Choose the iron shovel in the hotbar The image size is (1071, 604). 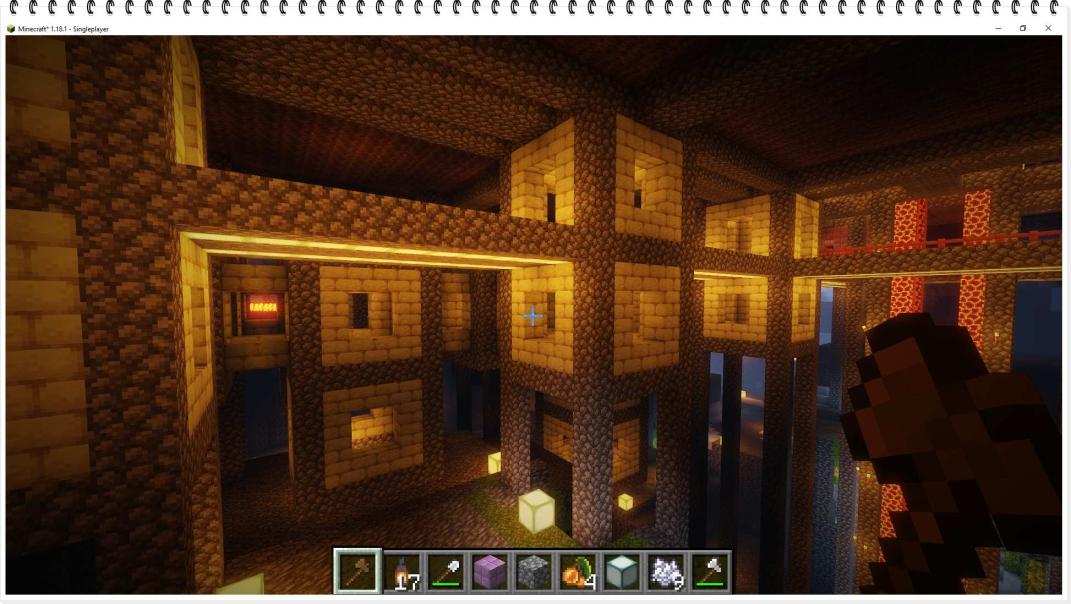click(446, 571)
